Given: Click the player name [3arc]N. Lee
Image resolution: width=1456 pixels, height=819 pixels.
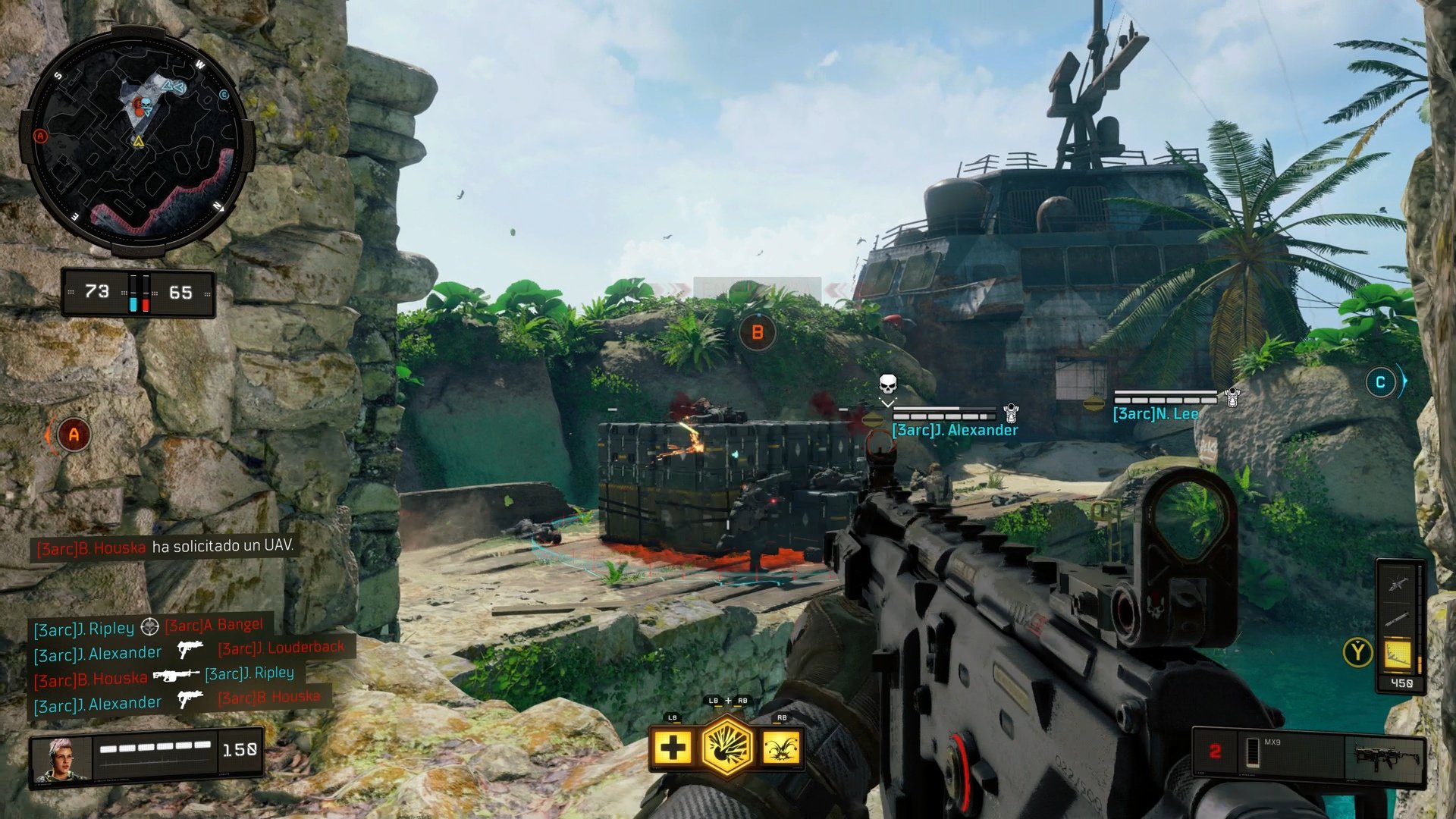Looking at the screenshot, I should (1155, 413).
